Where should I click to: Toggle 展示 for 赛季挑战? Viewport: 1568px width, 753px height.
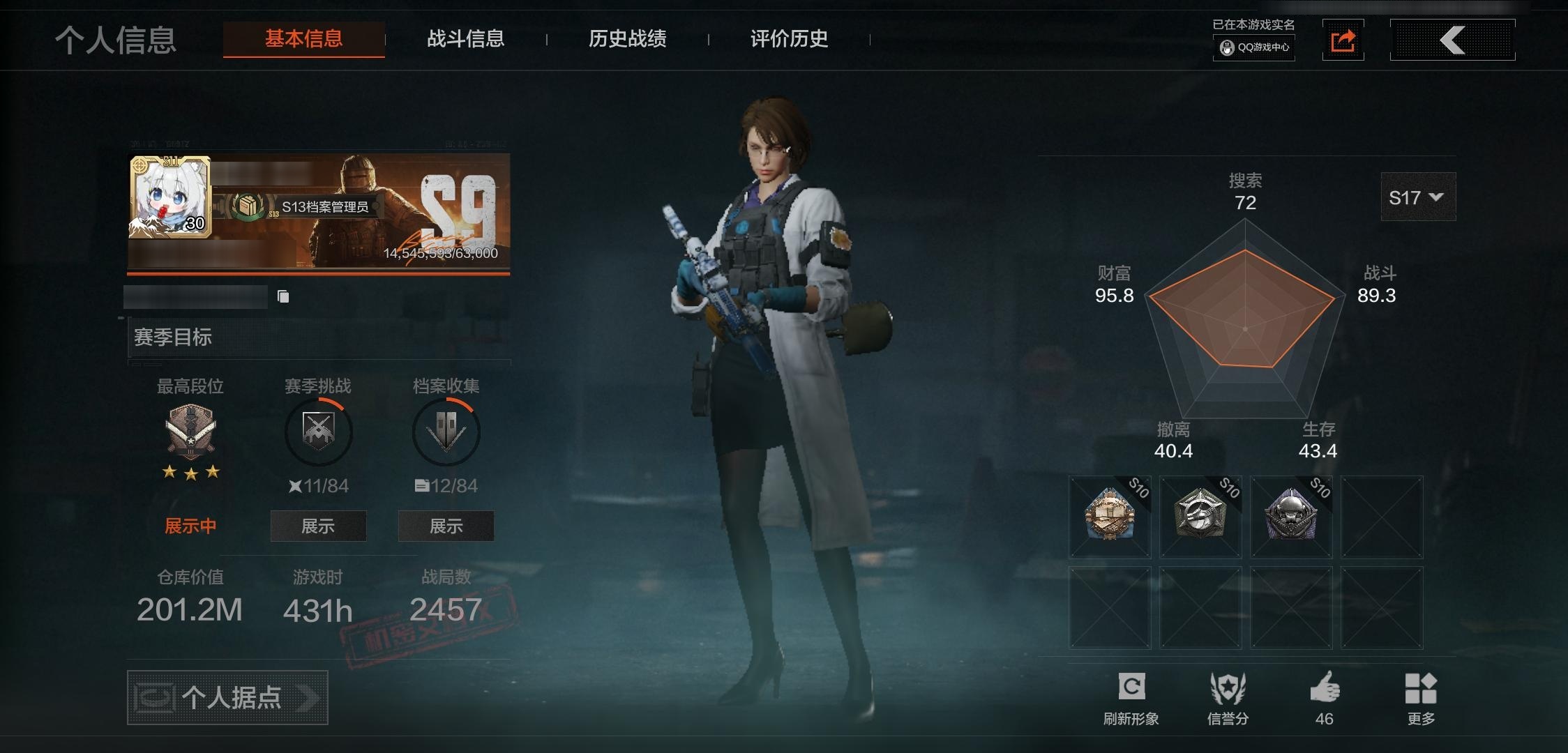[318, 526]
